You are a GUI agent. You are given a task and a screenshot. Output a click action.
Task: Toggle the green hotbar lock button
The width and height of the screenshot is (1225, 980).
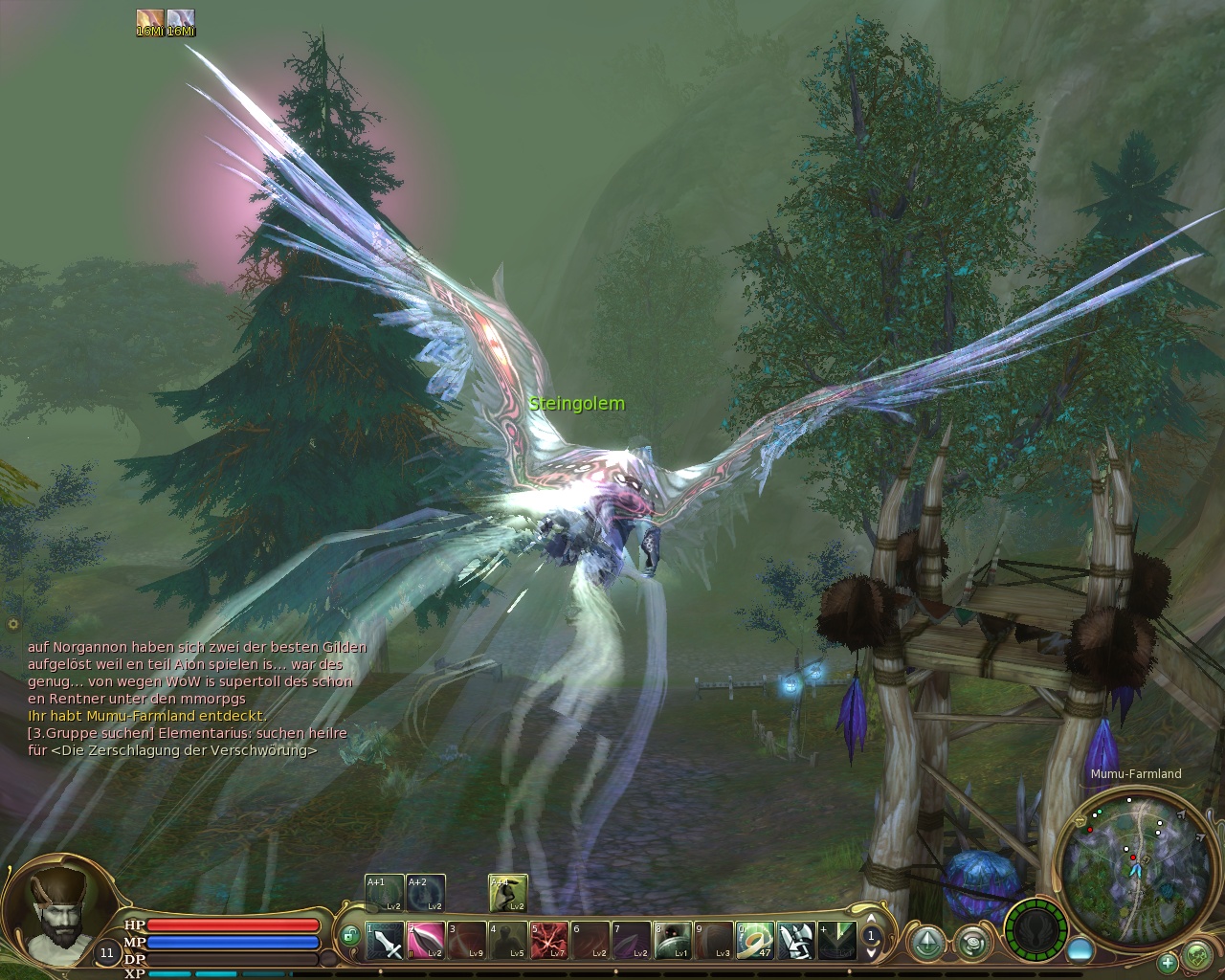point(349,934)
